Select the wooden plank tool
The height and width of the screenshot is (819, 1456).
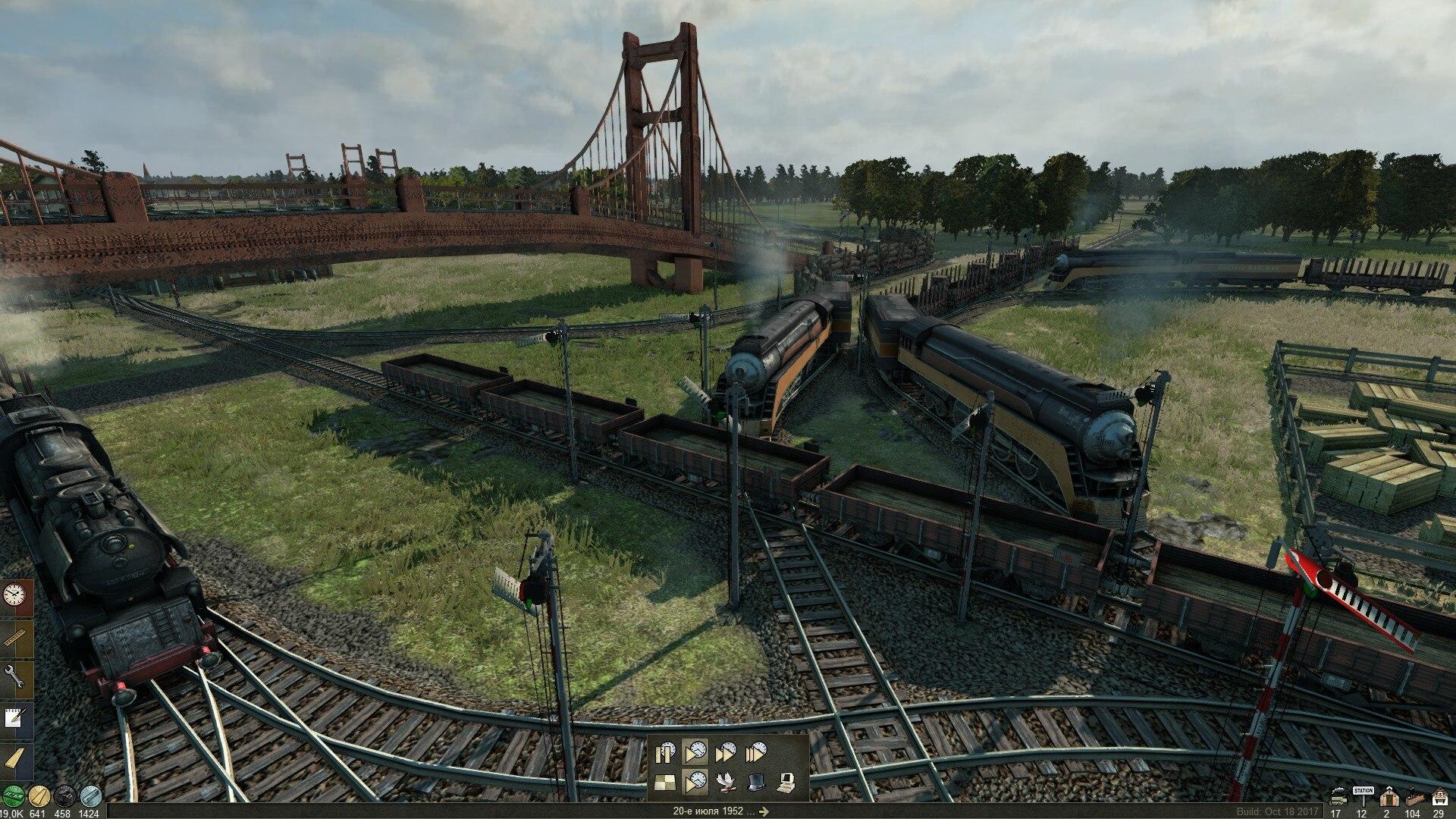tap(16, 758)
